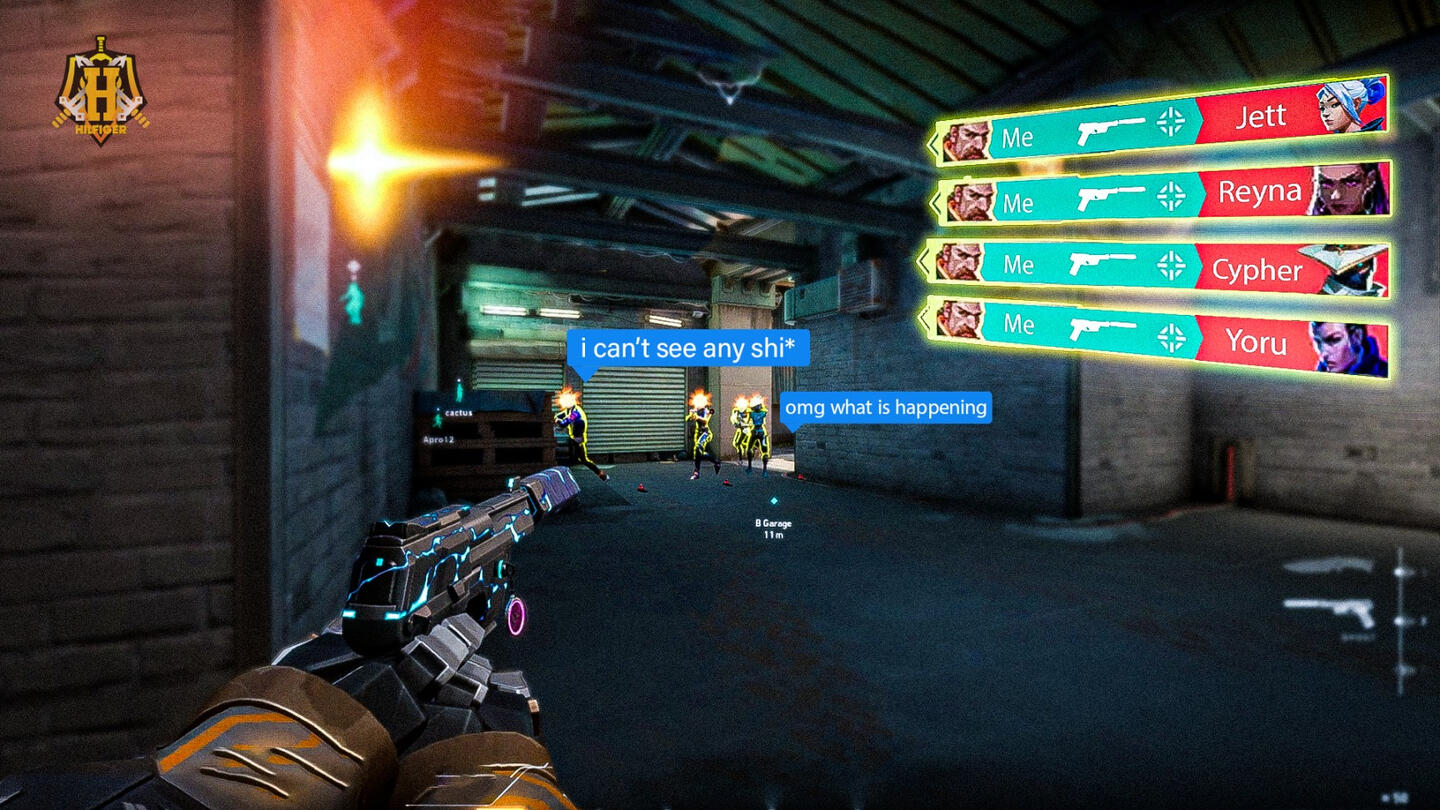Click the Hilfiger channel logo

(100, 90)
